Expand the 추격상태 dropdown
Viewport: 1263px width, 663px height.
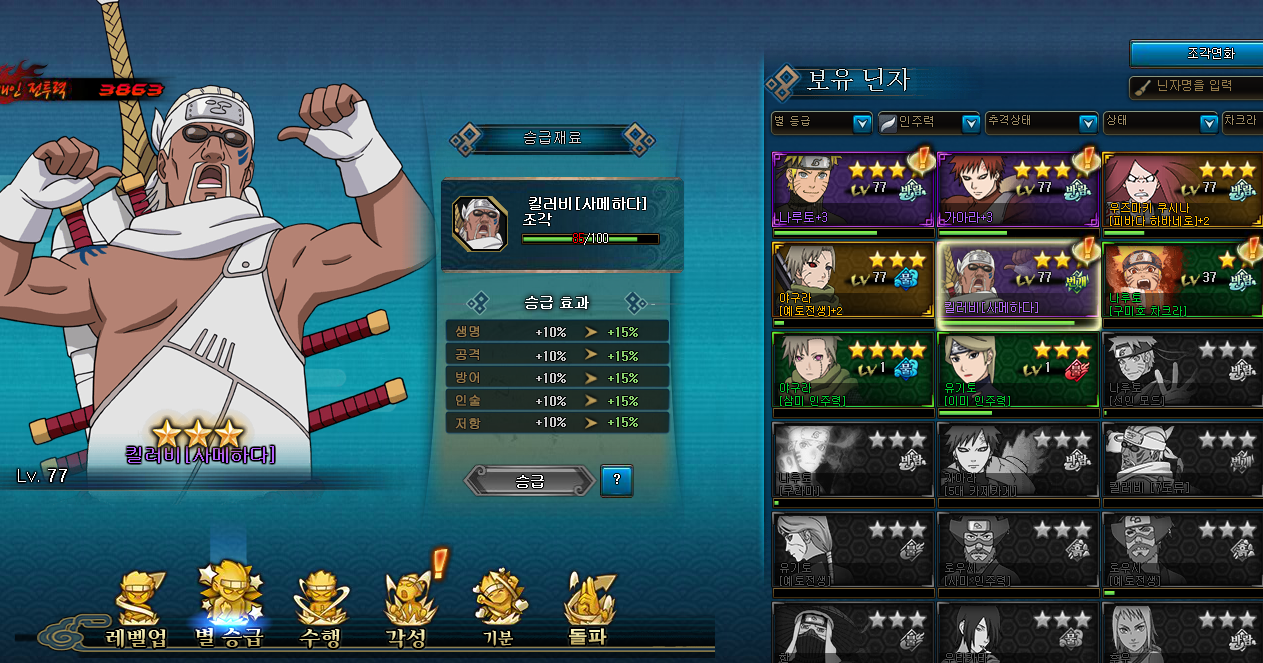(x=1042, y=122)
